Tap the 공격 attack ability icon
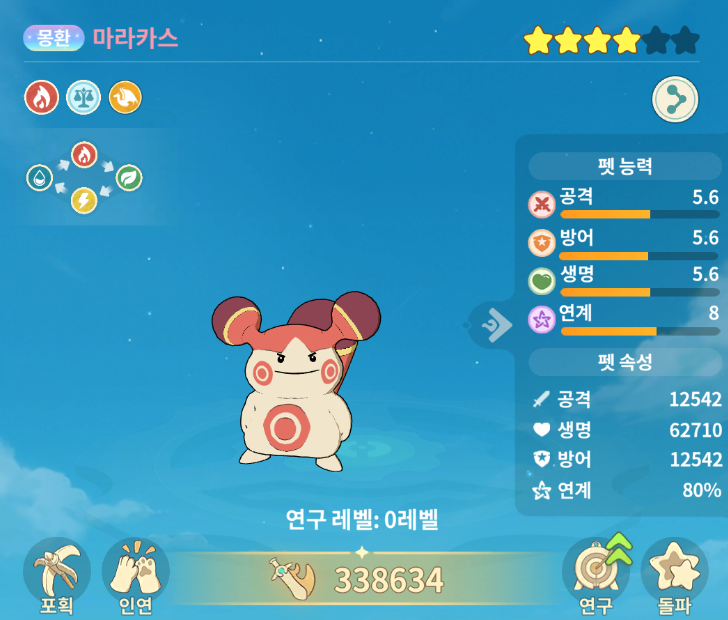Screen dimensions: 728x620 point(541,204)
